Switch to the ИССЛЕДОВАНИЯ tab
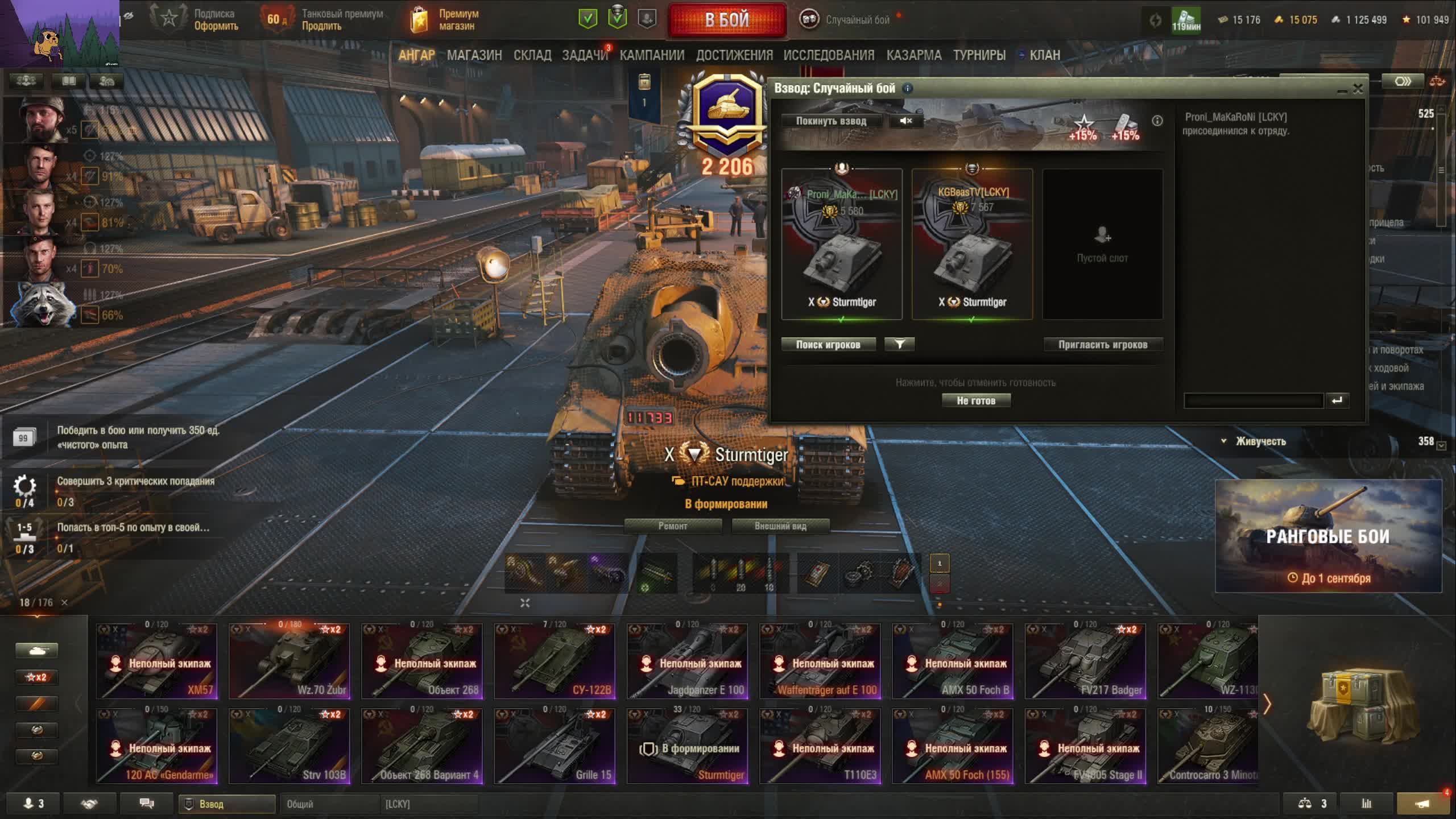Viewport: 1456px width, 819px height. 829,55
